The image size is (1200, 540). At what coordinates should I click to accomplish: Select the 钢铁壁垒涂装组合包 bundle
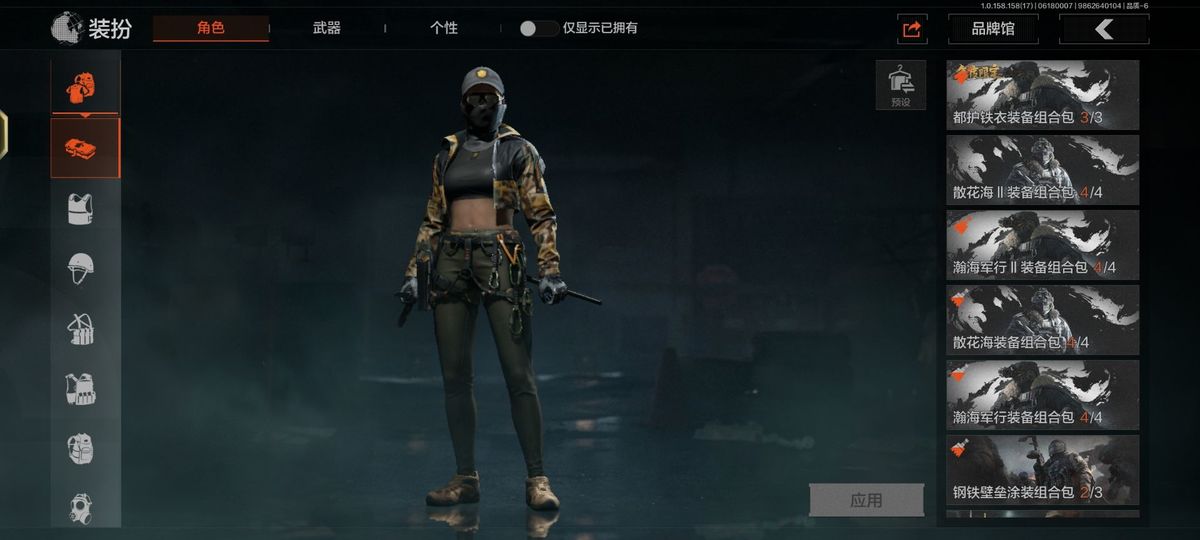tap(1042, 470)
